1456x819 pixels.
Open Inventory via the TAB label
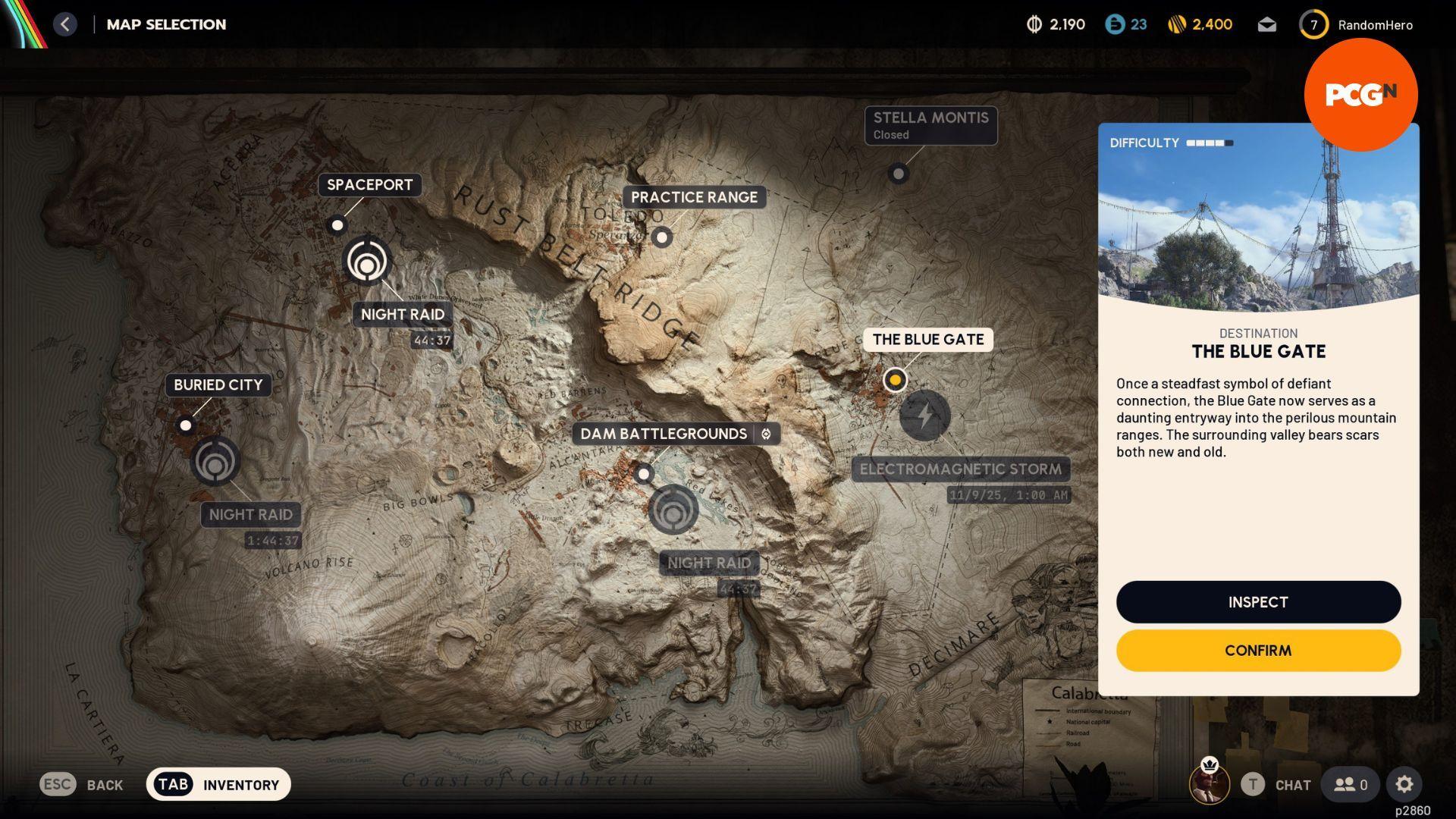point(173,784)
